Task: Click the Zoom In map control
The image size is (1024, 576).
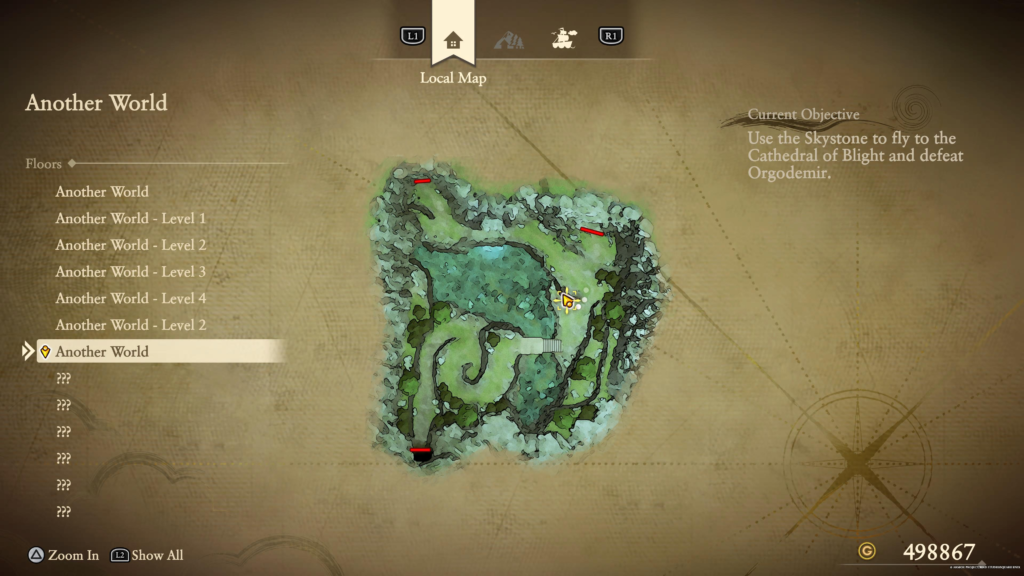Action: [64, 555]
